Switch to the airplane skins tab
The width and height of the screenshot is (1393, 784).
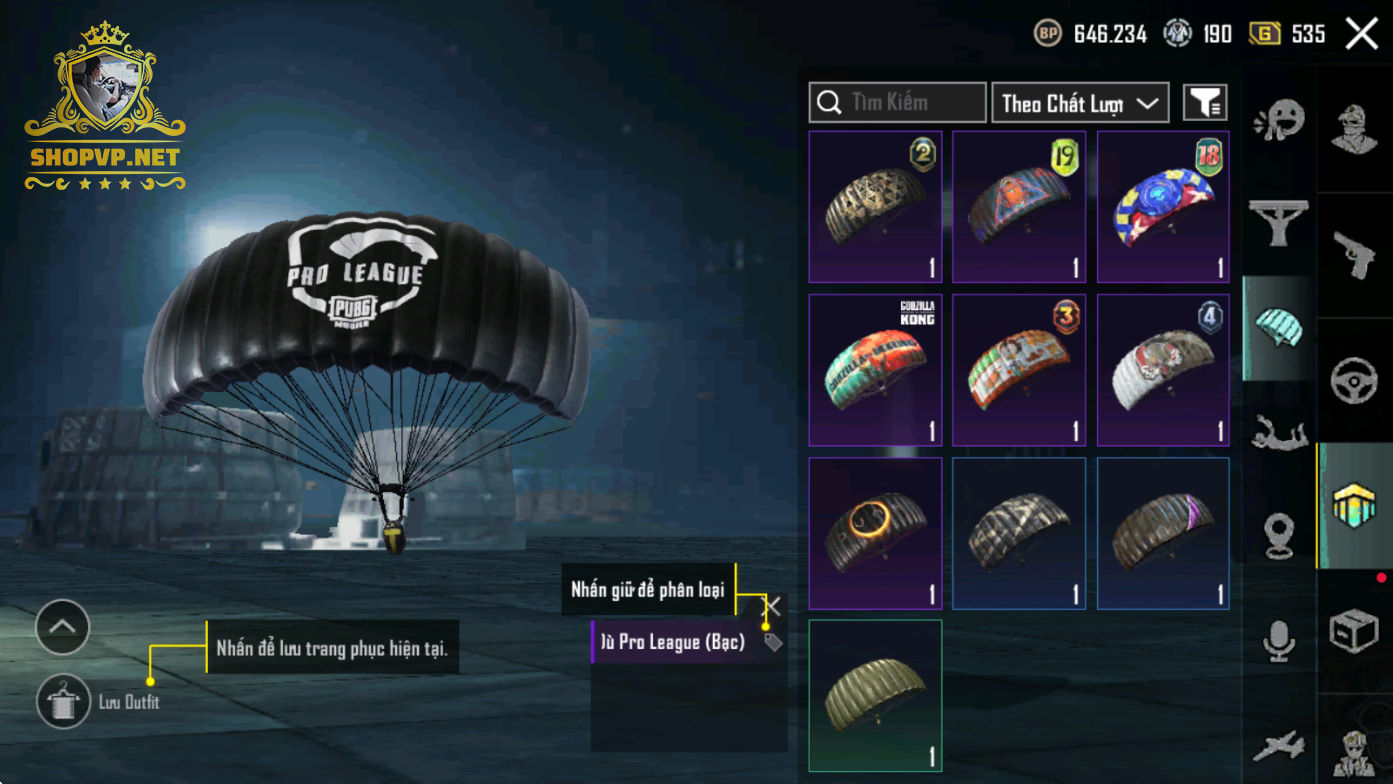[1279, 746]
